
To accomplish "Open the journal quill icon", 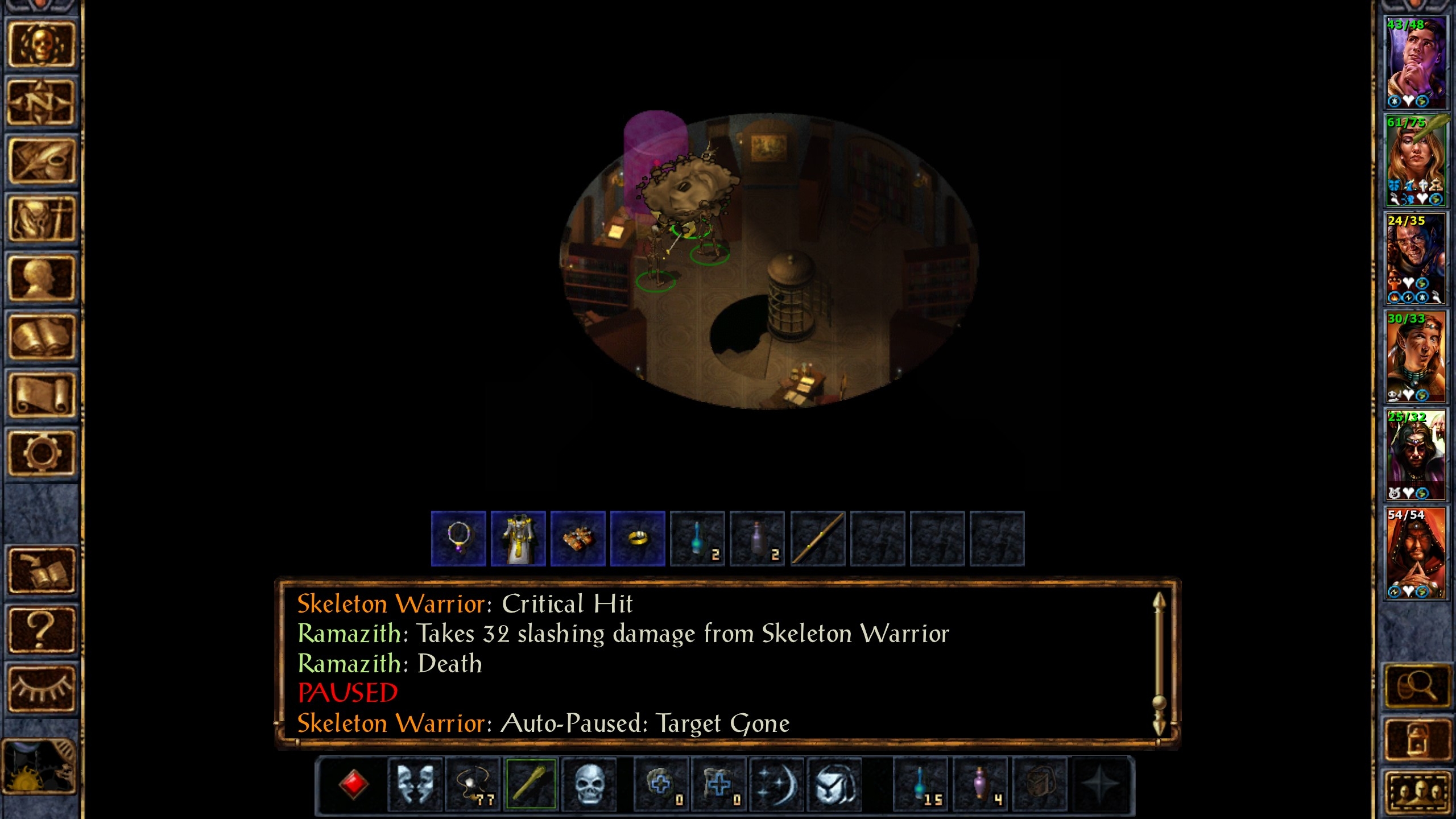I will click(41, 161).
